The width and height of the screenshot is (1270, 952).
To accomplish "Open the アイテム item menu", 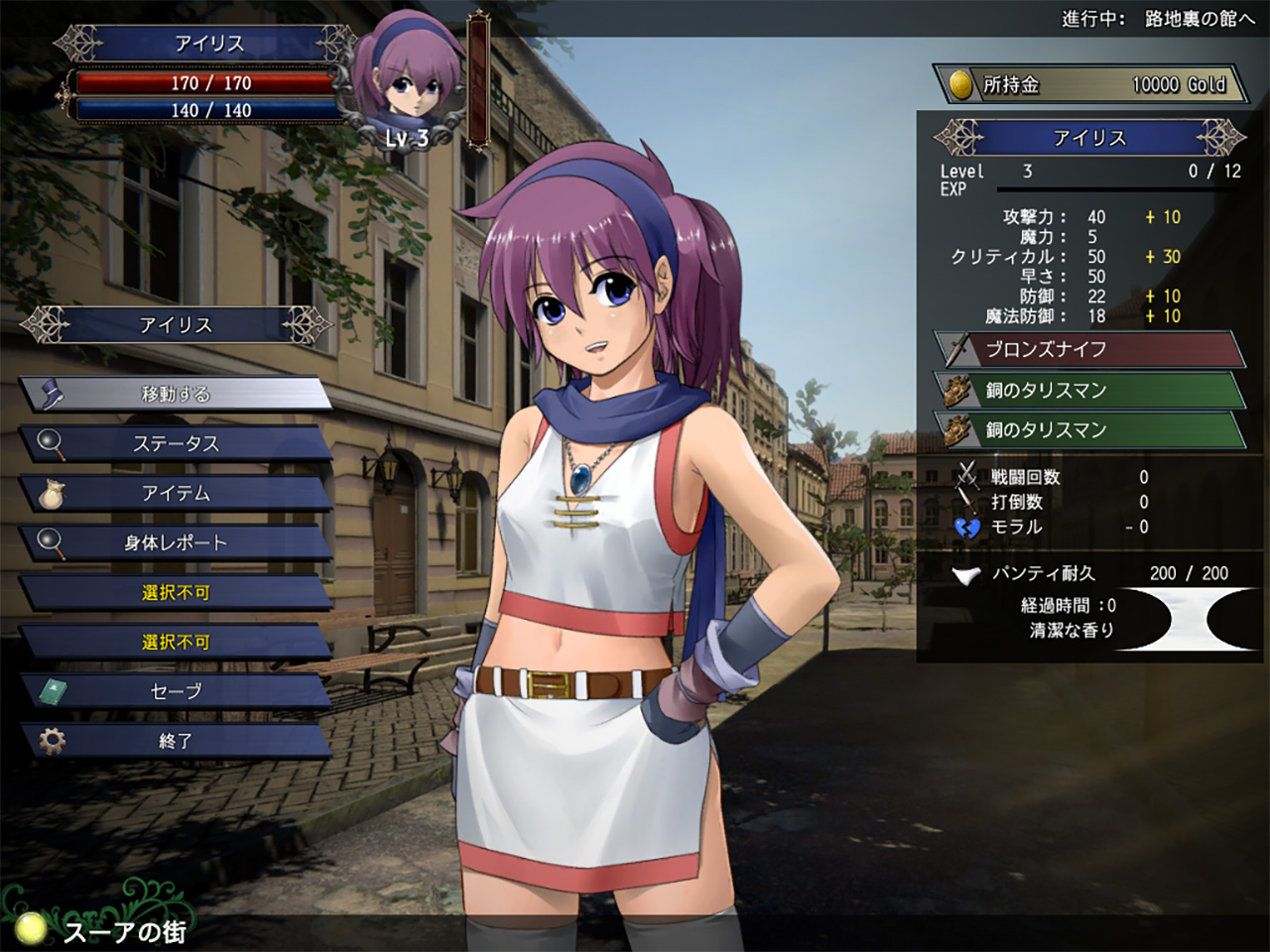I will [176, 493].
